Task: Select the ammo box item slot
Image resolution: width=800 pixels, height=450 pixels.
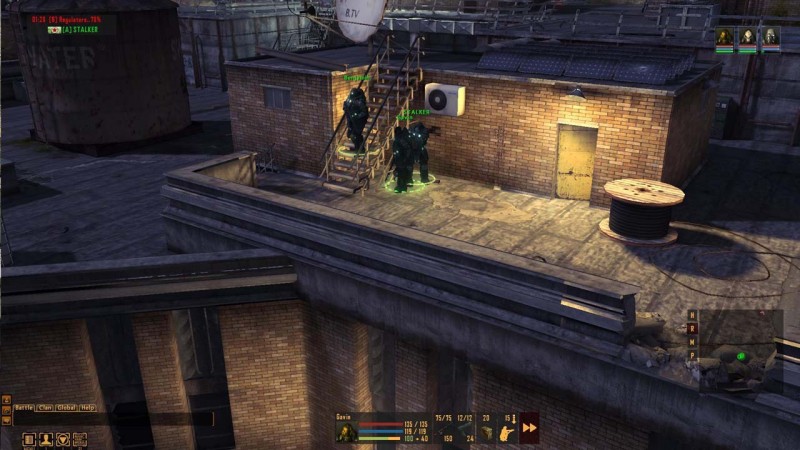Action: coord(487,433)
